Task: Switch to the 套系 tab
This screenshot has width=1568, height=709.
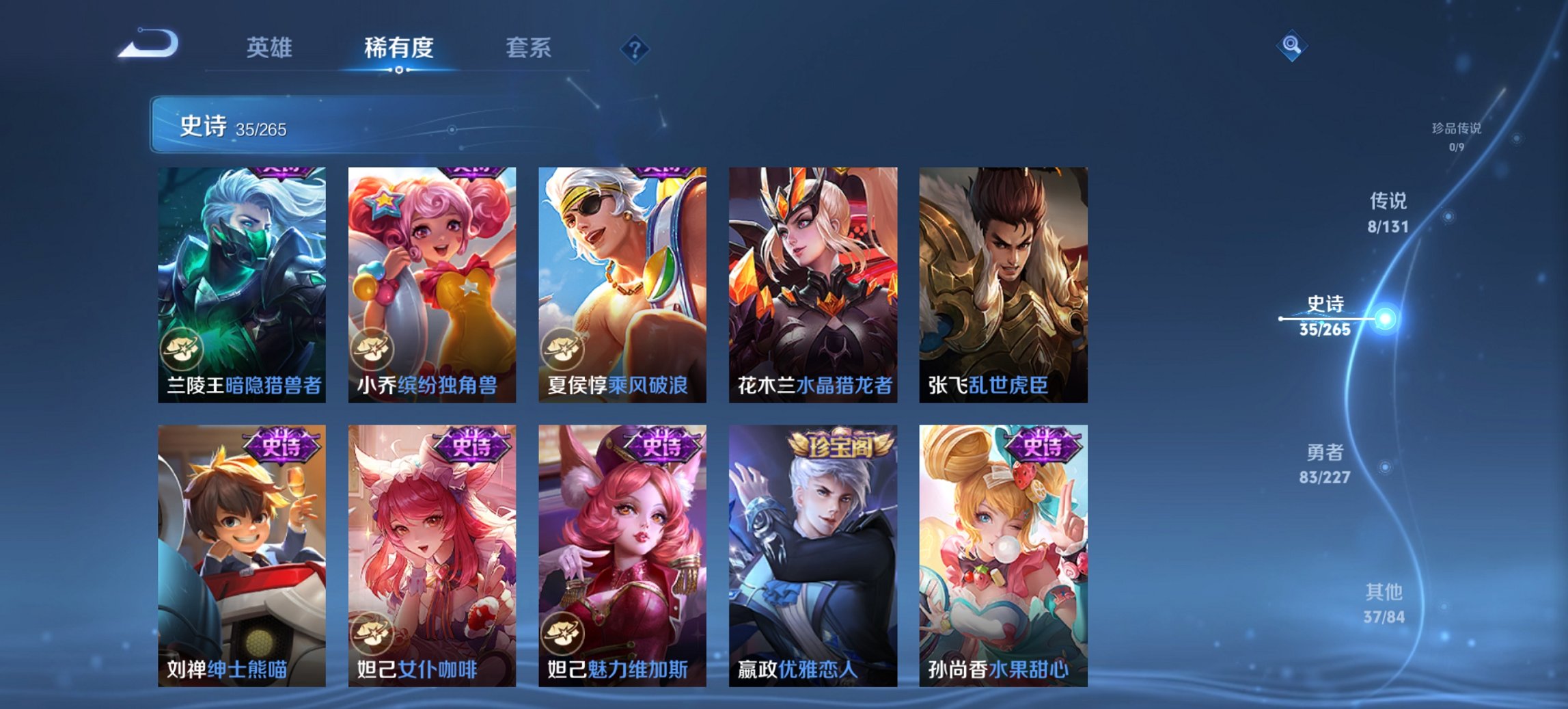Action: click(x=529, y=49)
